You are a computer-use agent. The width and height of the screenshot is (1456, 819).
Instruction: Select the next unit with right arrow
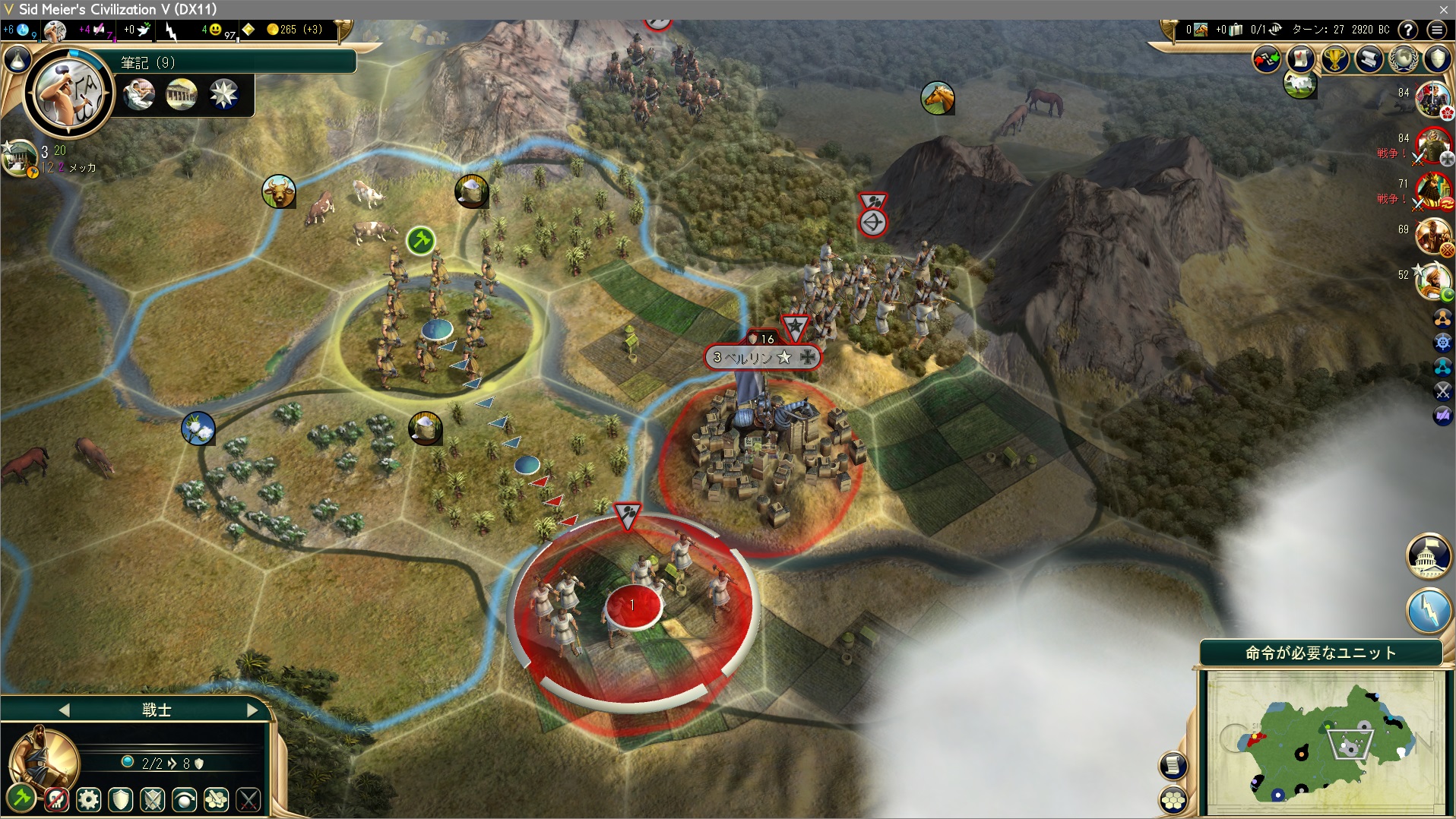[x=252, y=710]
